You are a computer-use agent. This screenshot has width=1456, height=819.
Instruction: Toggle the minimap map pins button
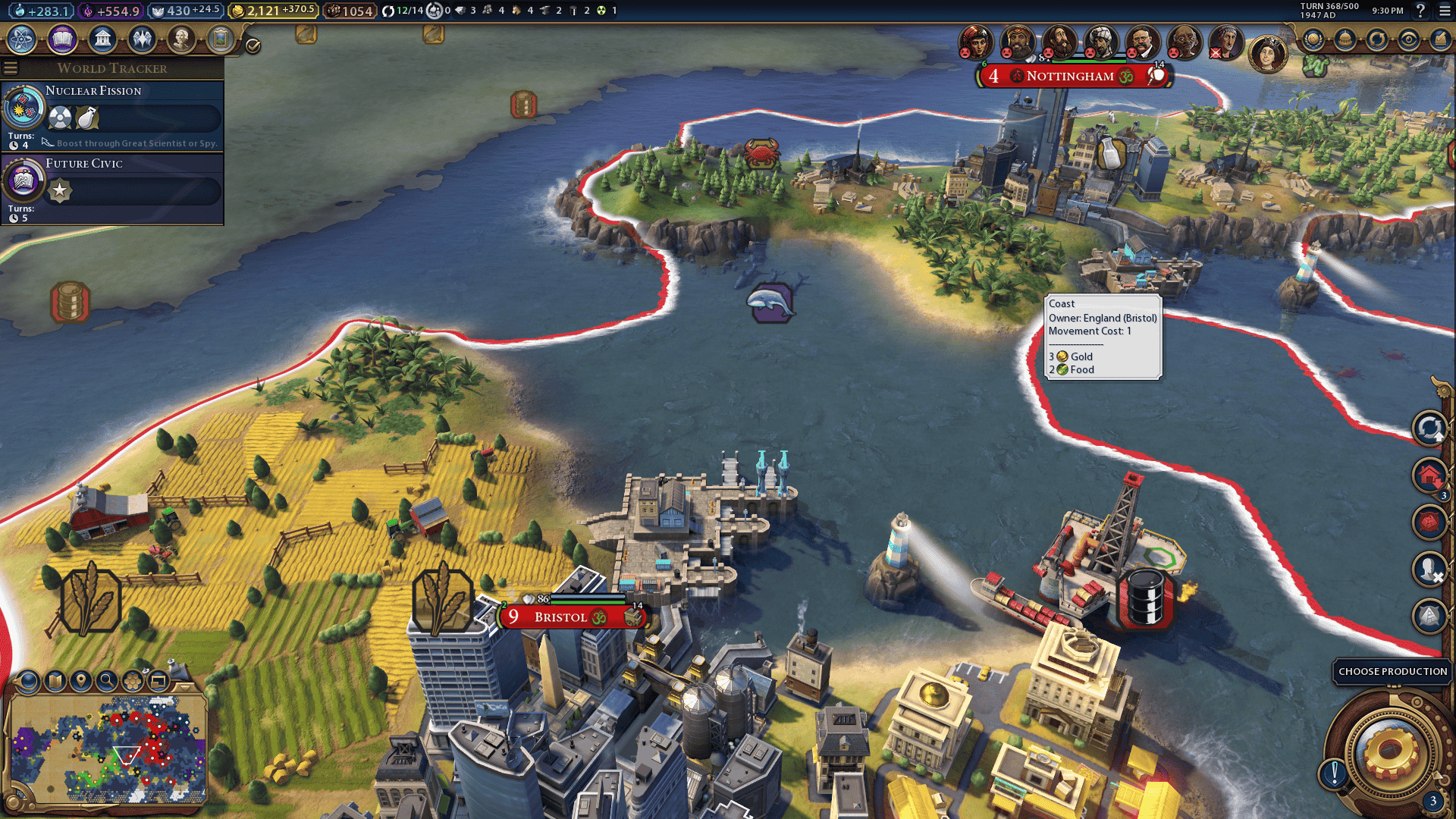(x=81, y=681)
